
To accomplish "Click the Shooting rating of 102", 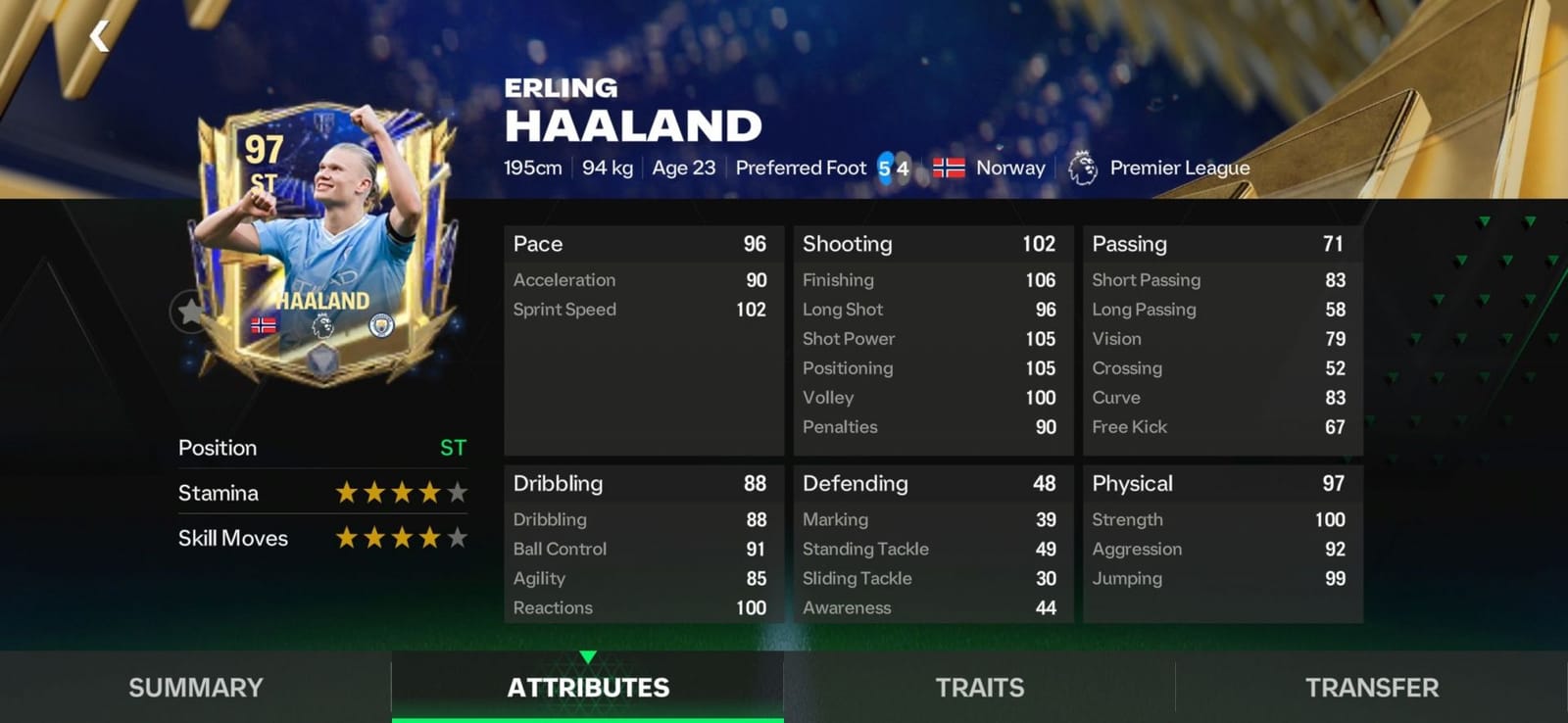I will pos(1041,244).
